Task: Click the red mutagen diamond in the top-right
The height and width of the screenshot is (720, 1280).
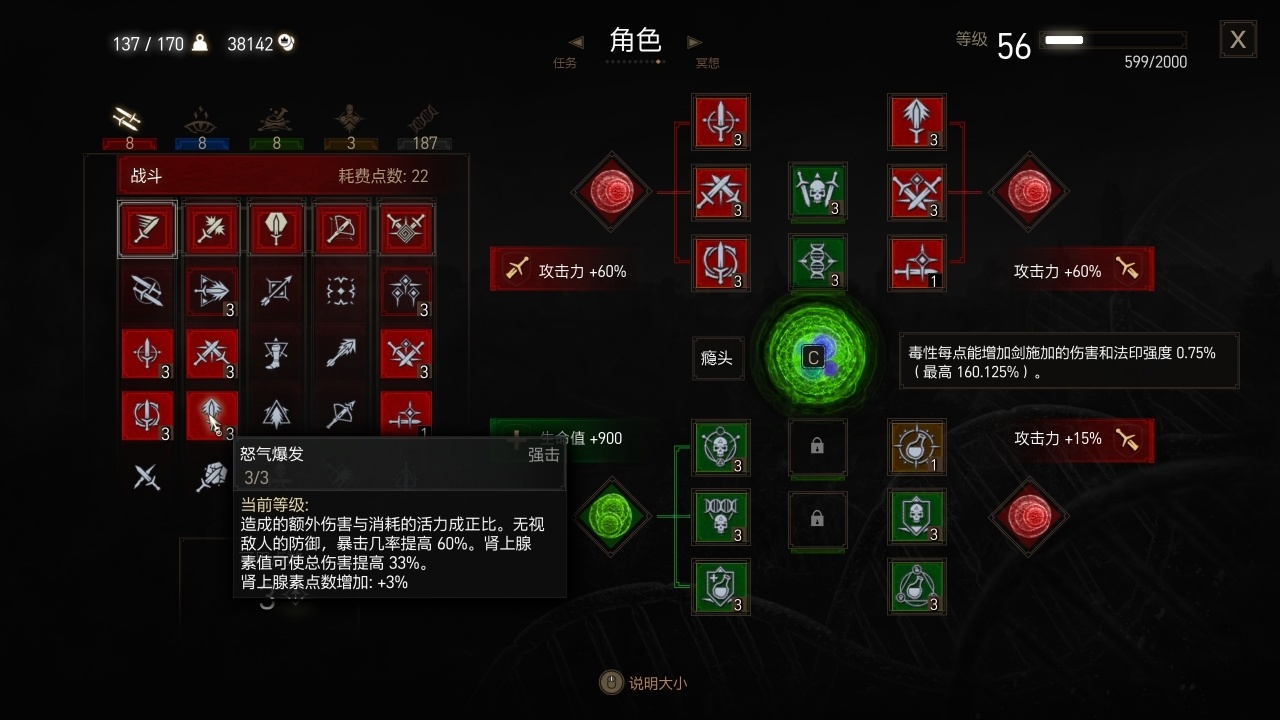Action: [x=1028, y=192]
